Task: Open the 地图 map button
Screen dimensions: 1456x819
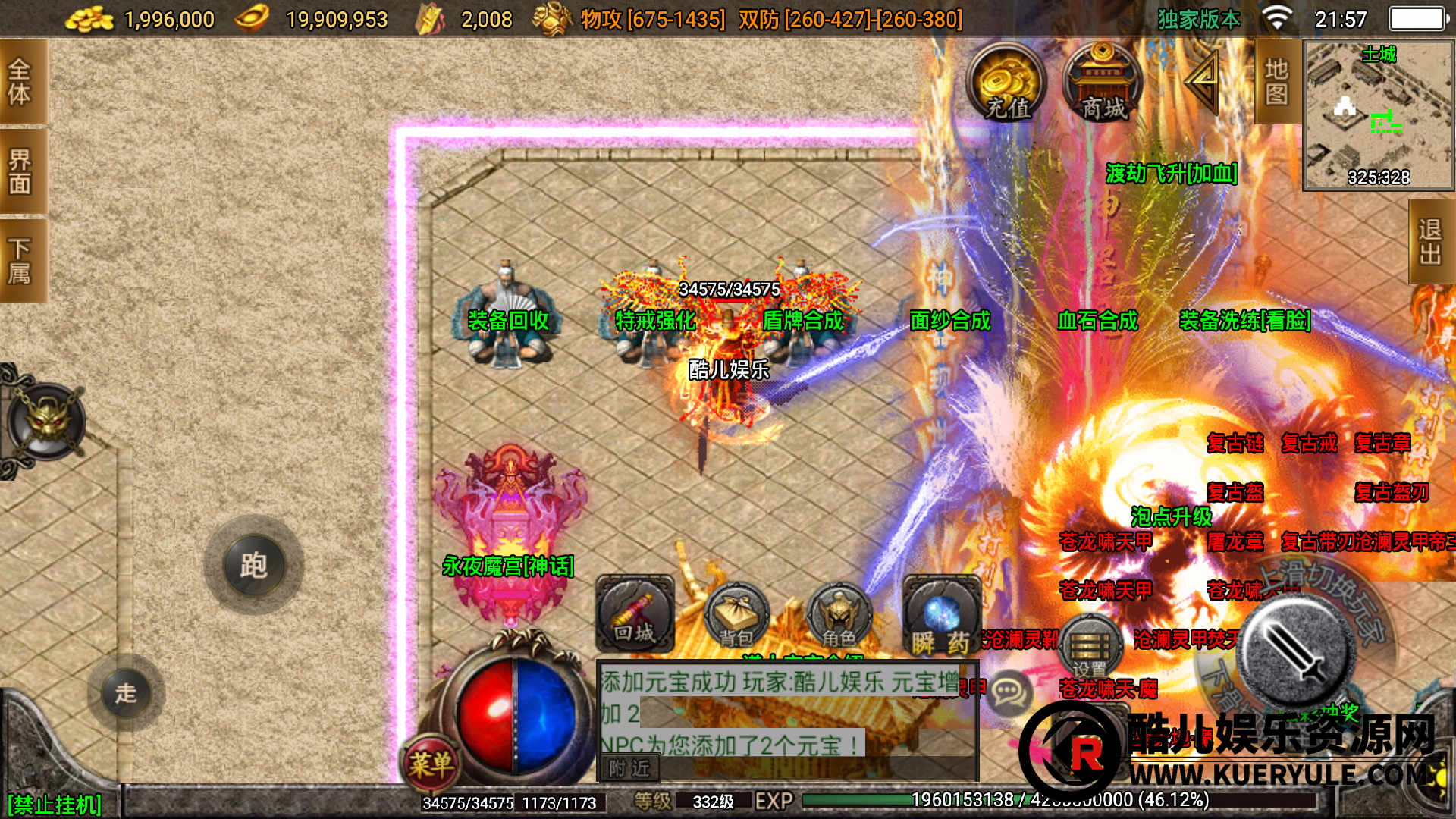Action: coord(1276,82)
